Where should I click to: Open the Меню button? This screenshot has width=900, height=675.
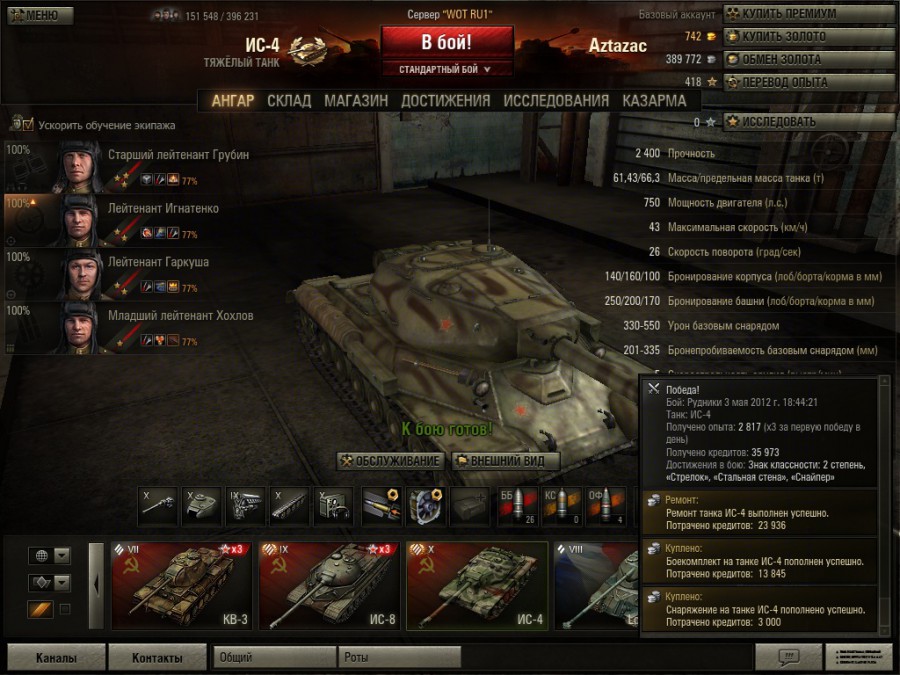[38, 15]
